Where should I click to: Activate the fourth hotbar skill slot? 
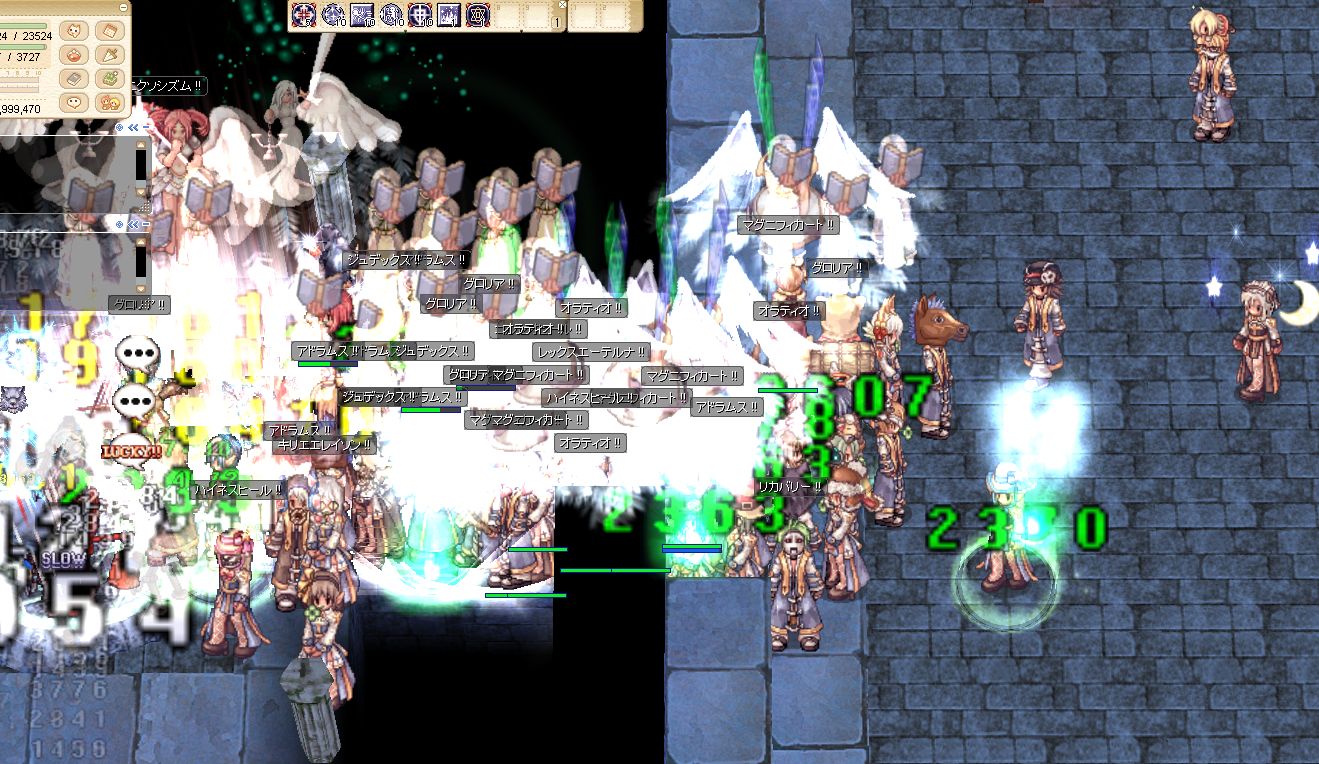(x=391, y=15)
